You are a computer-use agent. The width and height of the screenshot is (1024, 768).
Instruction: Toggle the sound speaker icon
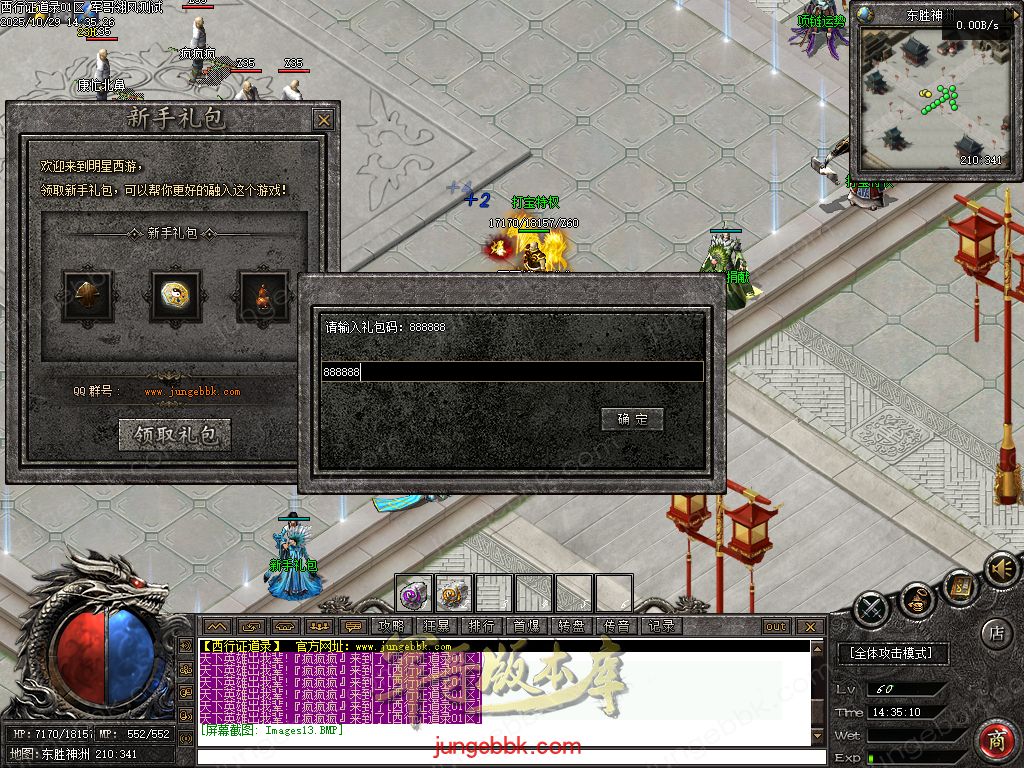[998, 569]
